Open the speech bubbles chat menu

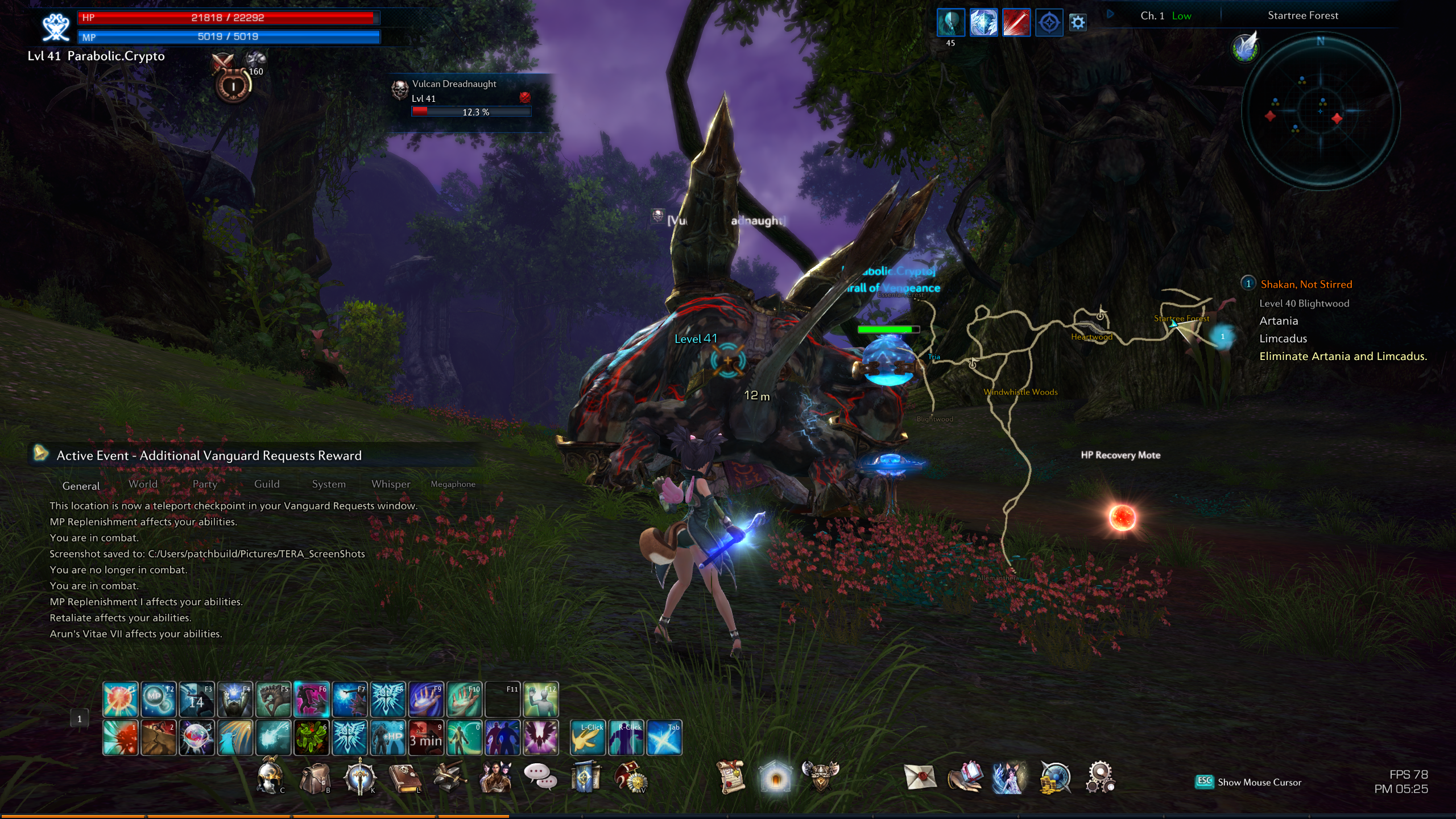pyautogui.click(x=539, y=776)
